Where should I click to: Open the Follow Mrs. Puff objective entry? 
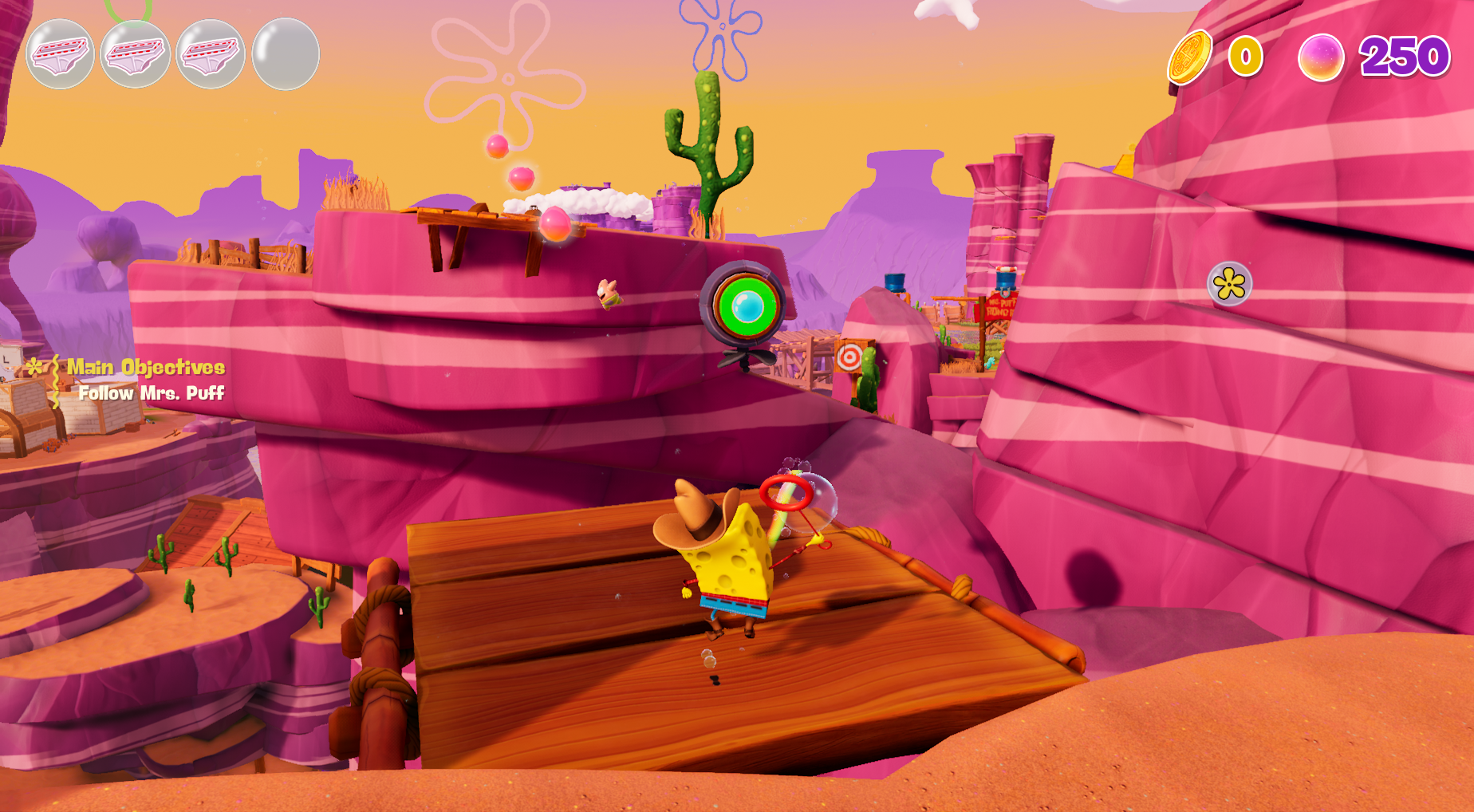tap(153, 393)
